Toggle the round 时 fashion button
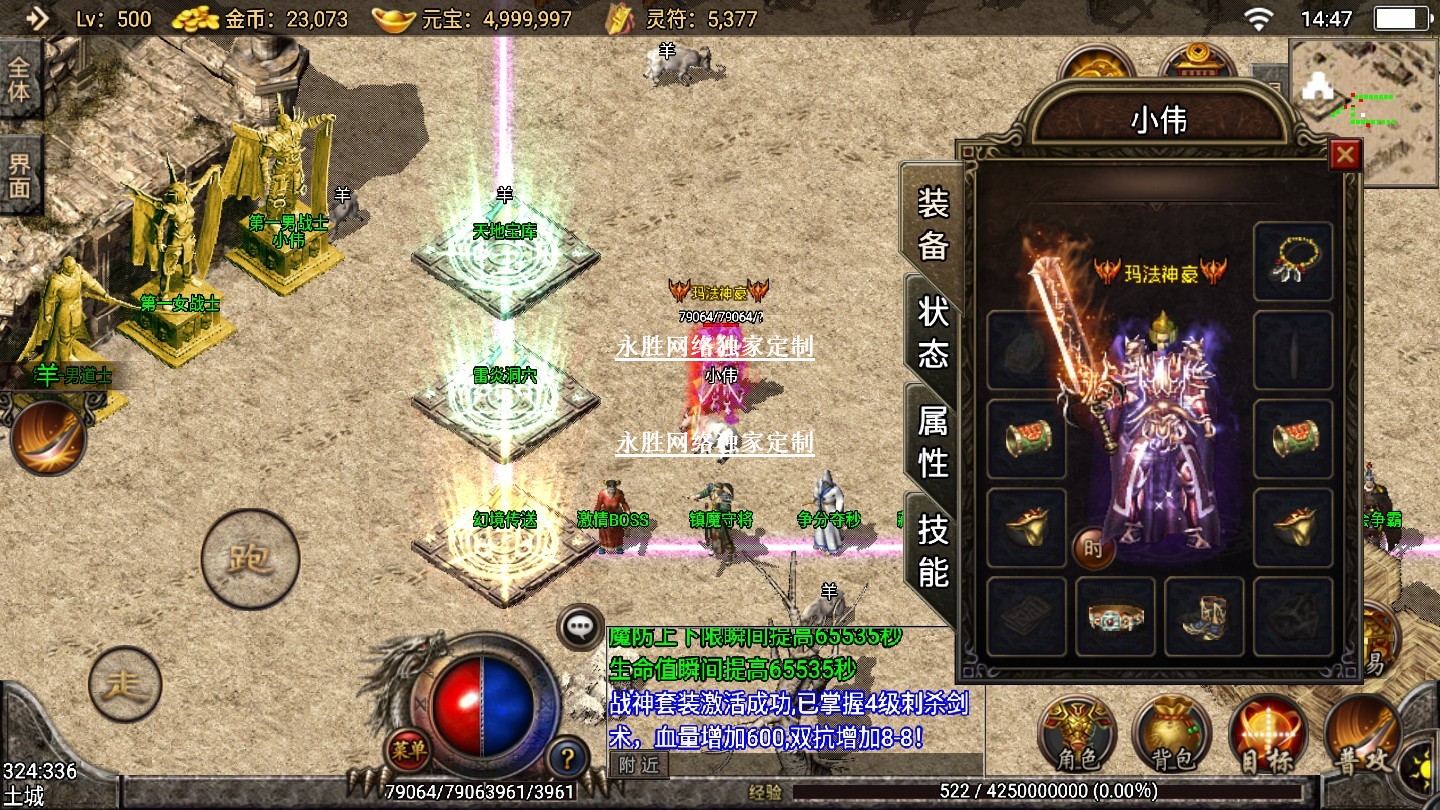 [x=1093, y=548]
